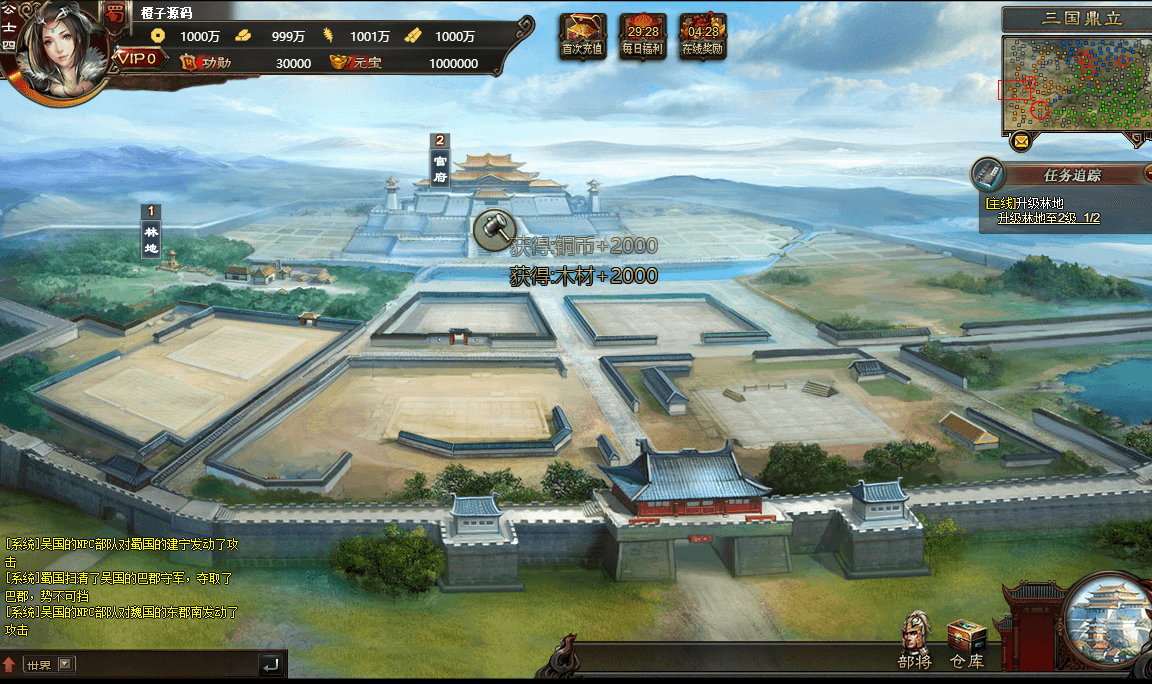Viewport: 1152px width, 684px height.
Task: Open the 每日福利 daily welfare icon
Action: click(x=642, y=35)
